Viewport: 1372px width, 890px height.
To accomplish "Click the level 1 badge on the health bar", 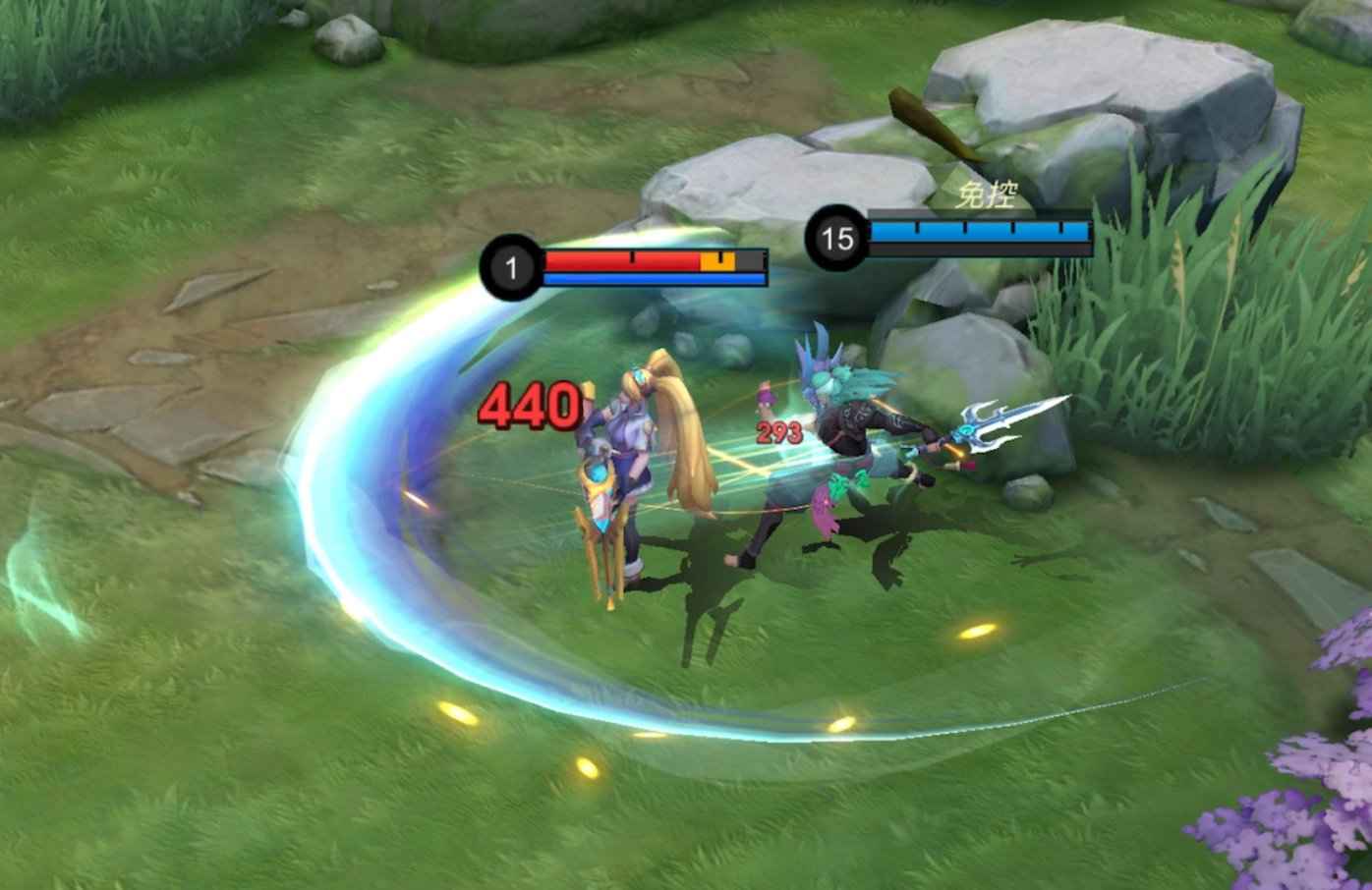I will (509, 264).
